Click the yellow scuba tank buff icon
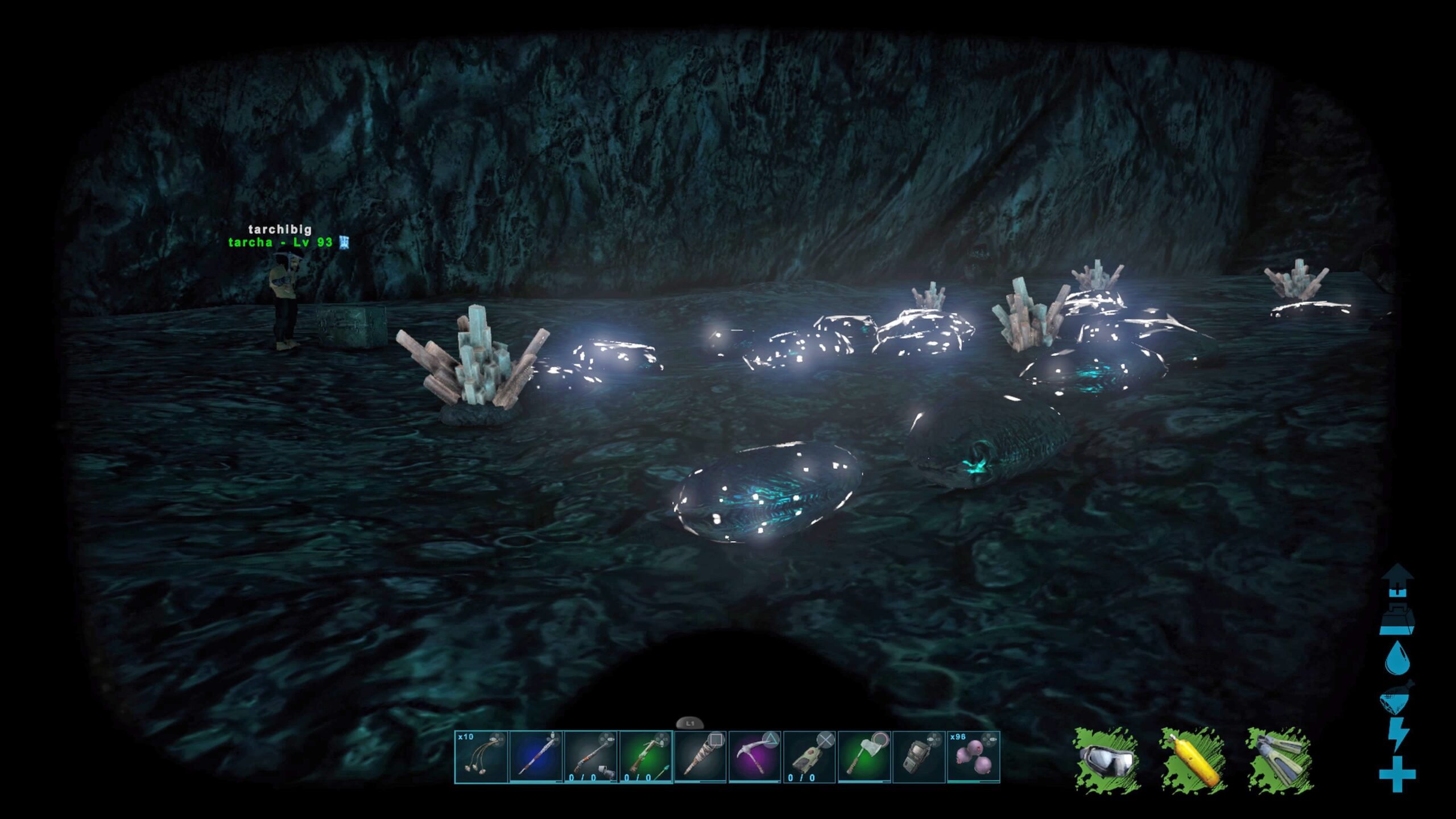Image resolution: width=1456 pixels, height=819 pixels. pyautogui.click(x=1193, y=760)
